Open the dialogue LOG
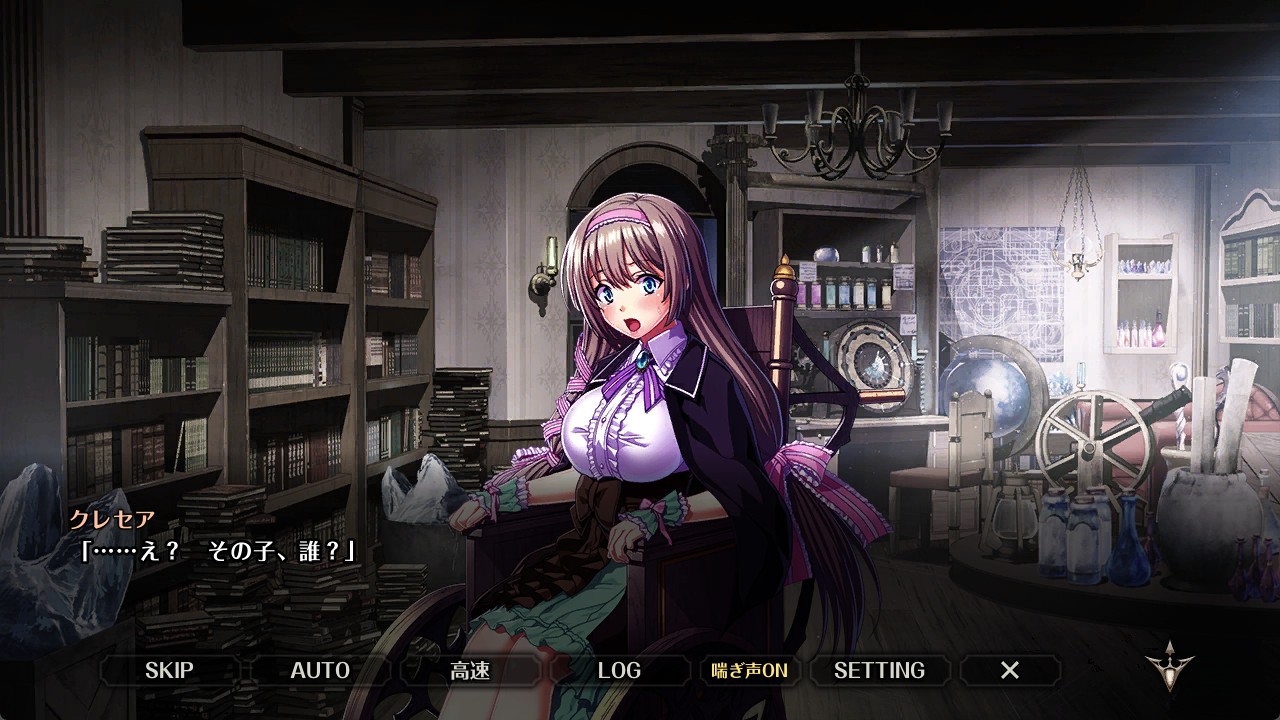 pyautogui.click(x=619, y=670)
